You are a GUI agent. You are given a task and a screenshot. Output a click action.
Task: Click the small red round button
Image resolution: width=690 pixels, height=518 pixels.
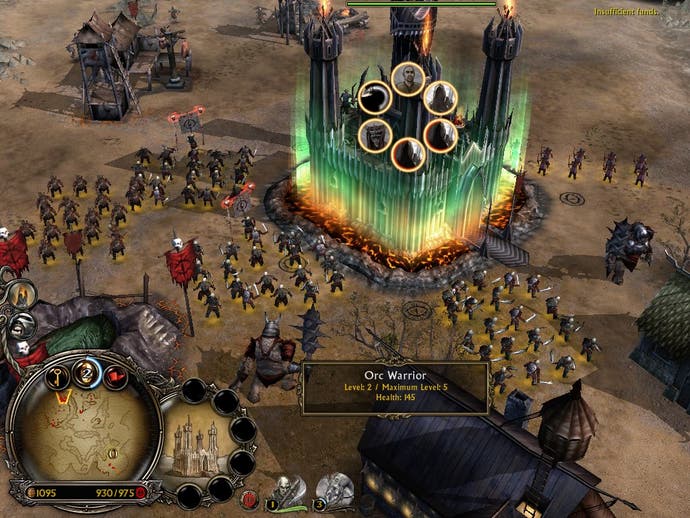click(x=249, y=497)
